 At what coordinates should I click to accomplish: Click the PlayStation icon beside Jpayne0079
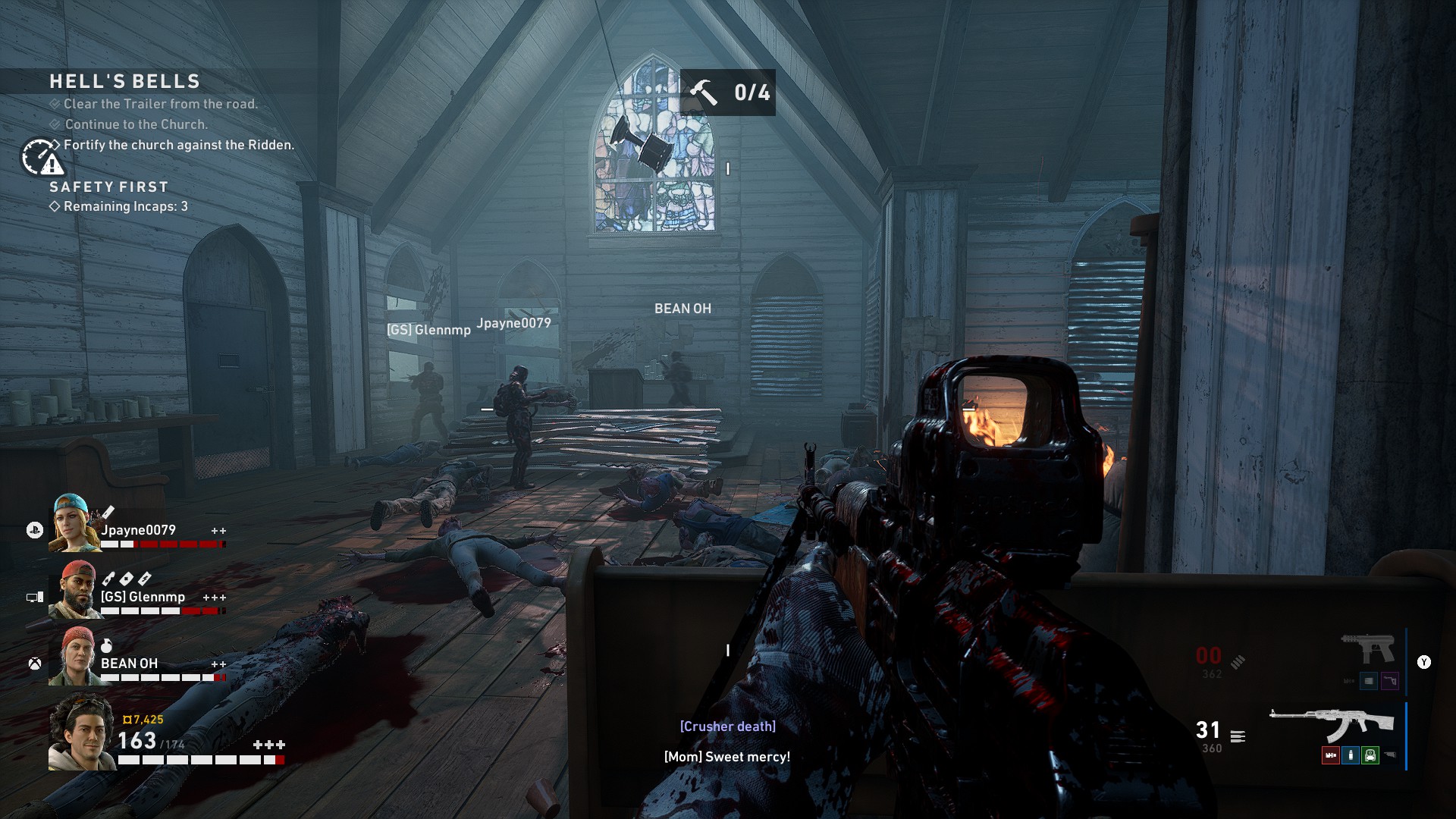pos(35,531)
